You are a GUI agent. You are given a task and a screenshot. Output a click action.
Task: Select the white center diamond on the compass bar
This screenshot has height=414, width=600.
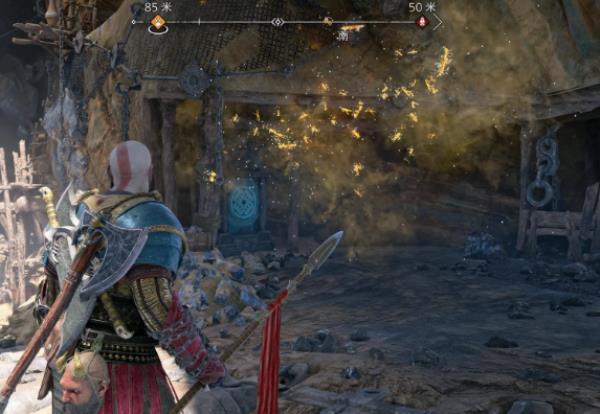[278, 21]
